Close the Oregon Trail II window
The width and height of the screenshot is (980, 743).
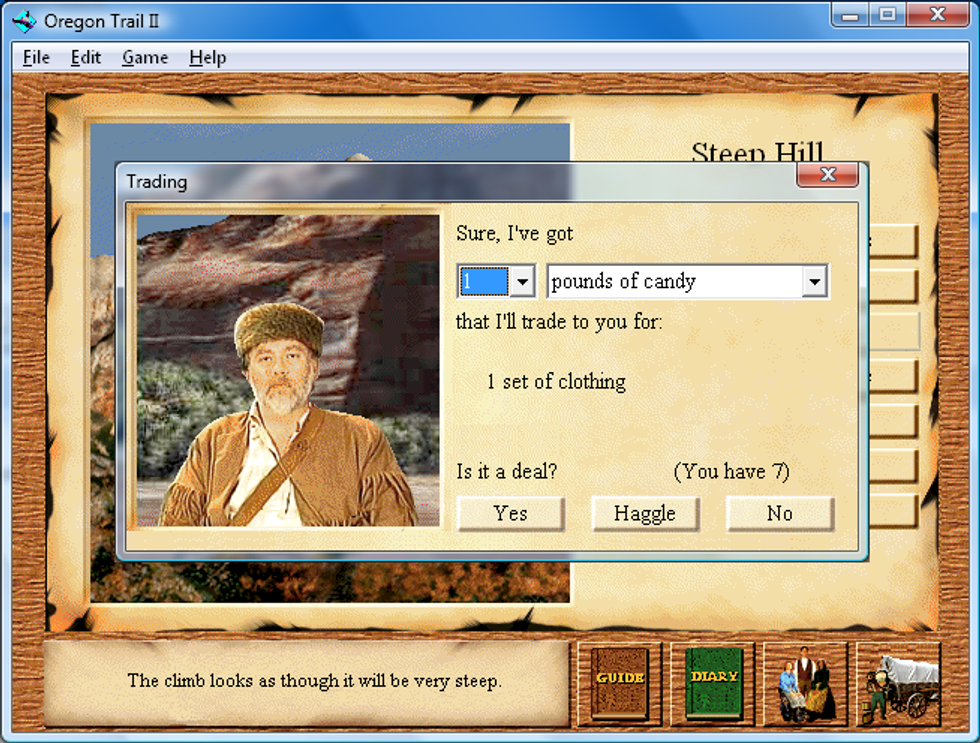[x=937, y=14]
